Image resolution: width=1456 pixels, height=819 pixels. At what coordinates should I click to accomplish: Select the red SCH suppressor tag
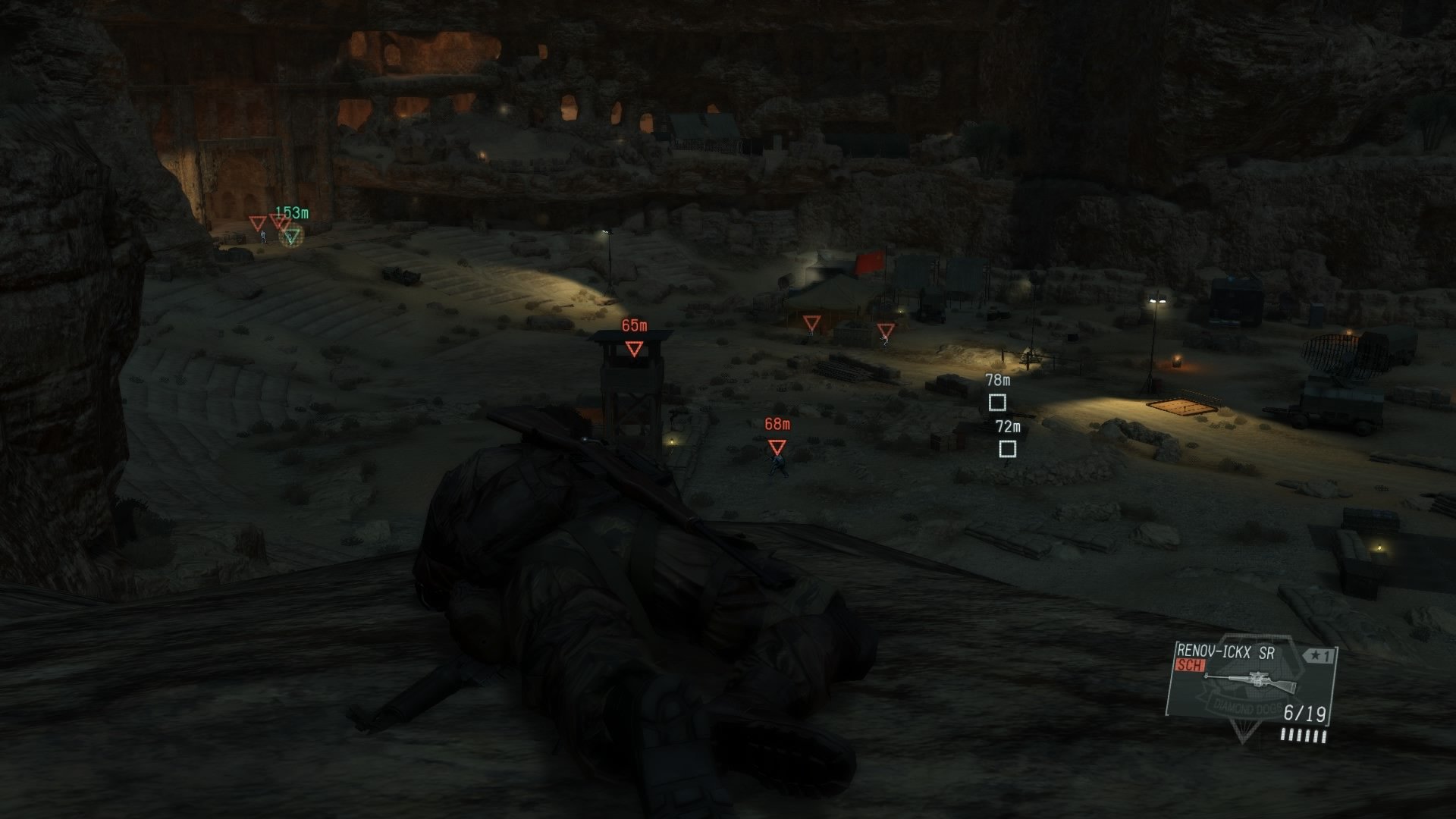[x=1188, y=664]
